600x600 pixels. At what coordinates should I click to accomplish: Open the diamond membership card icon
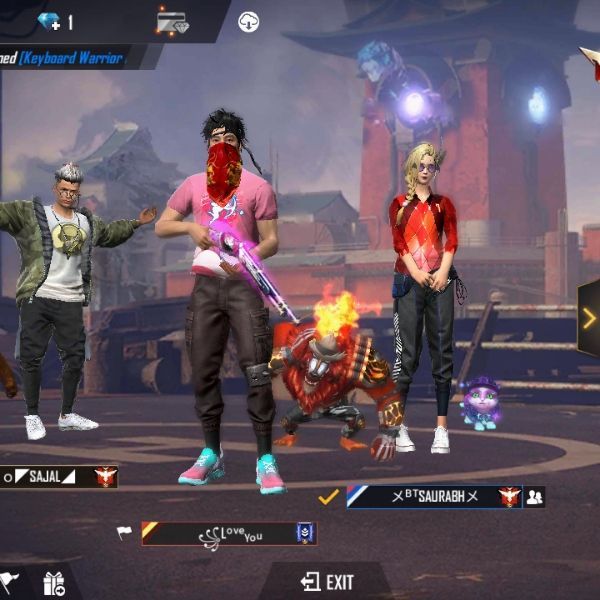[x=172, y=21]
